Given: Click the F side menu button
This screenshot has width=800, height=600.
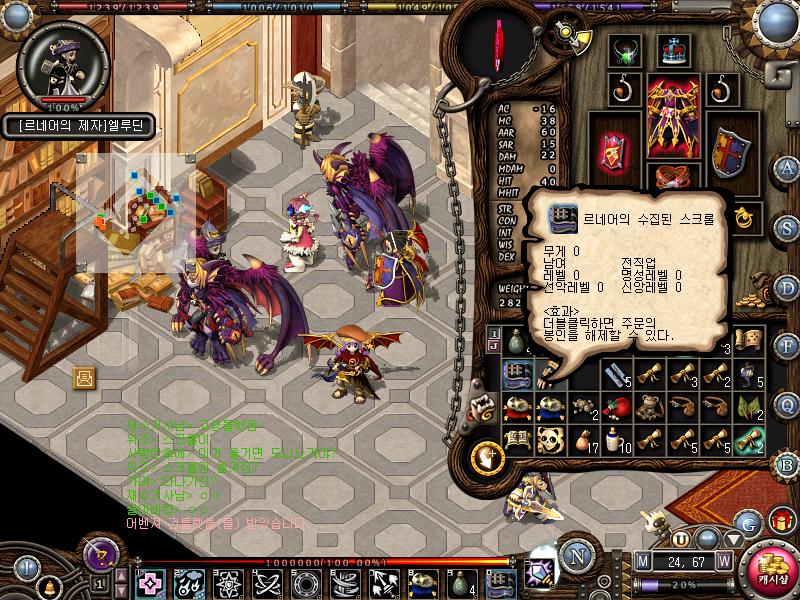Looking at the screenshot, I should [787, 347].
